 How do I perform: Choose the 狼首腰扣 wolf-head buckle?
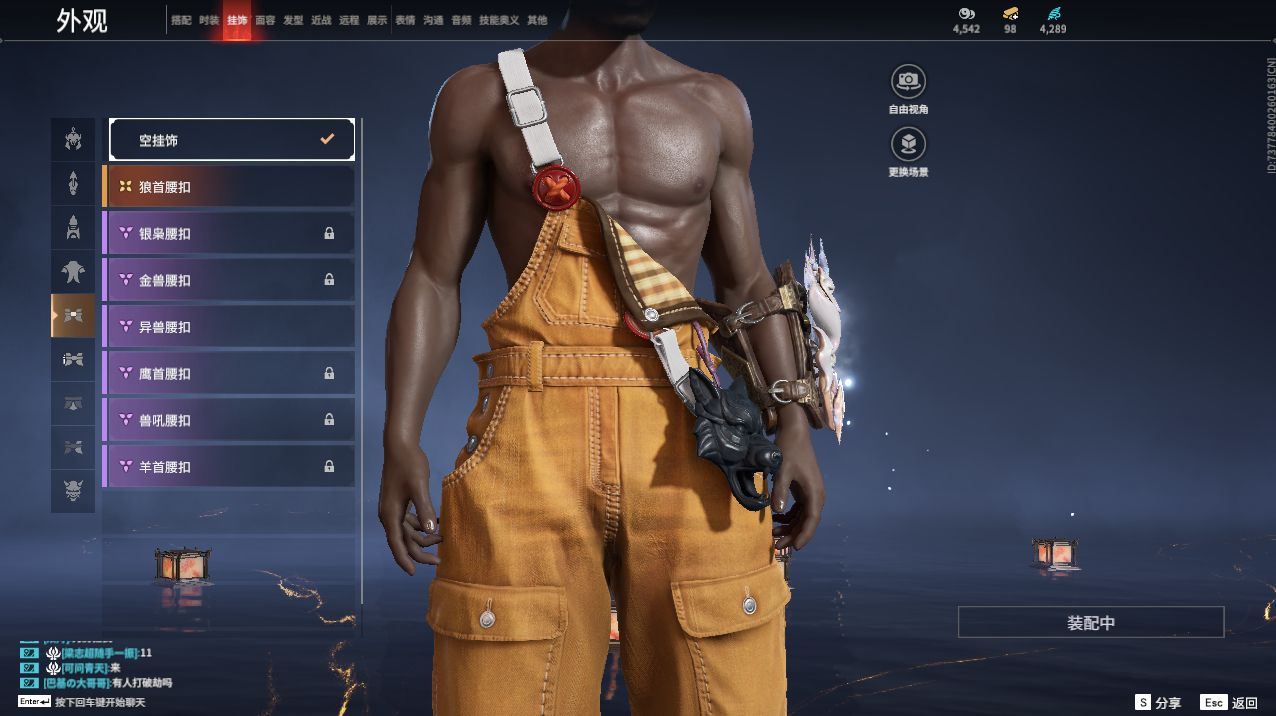point(229,187)
